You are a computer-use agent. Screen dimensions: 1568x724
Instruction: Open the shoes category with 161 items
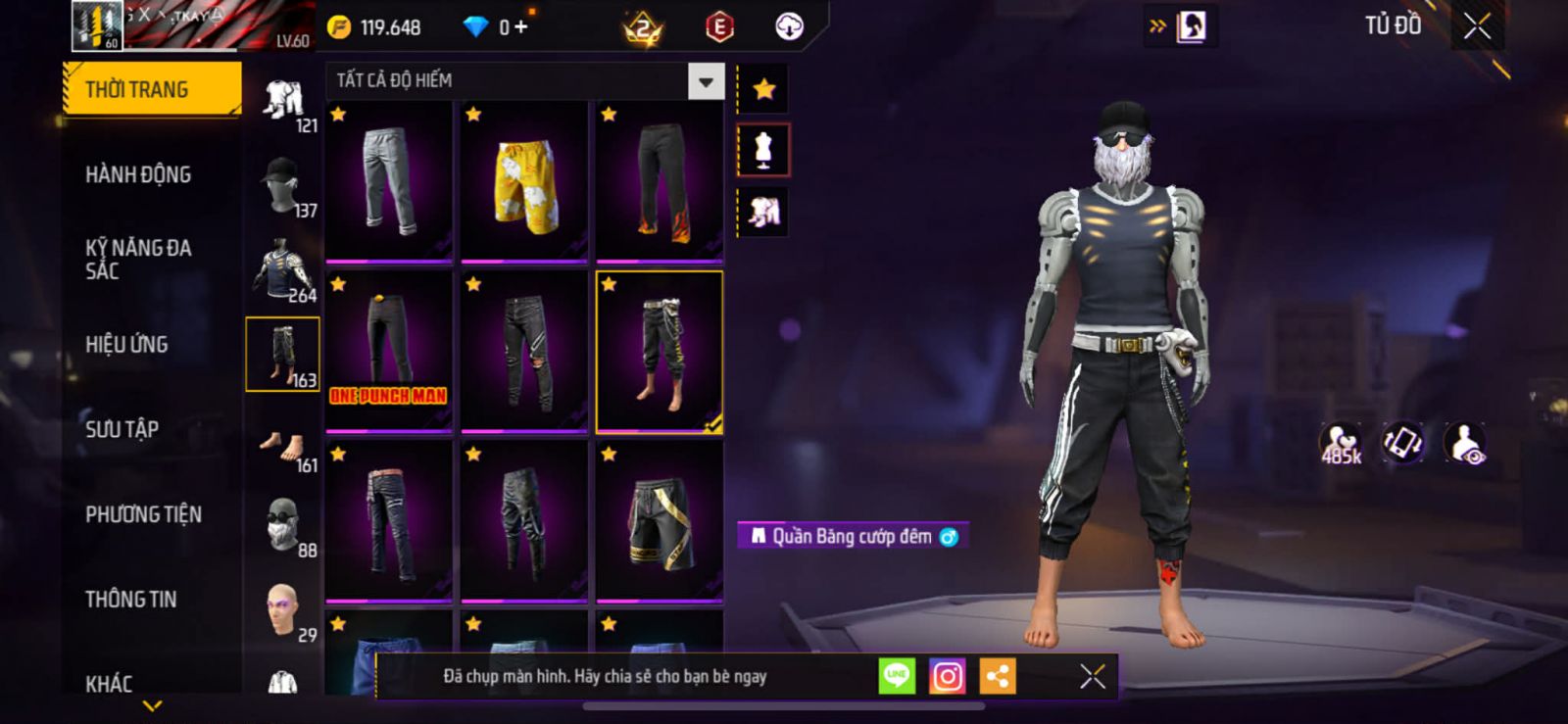click(282, 451)
